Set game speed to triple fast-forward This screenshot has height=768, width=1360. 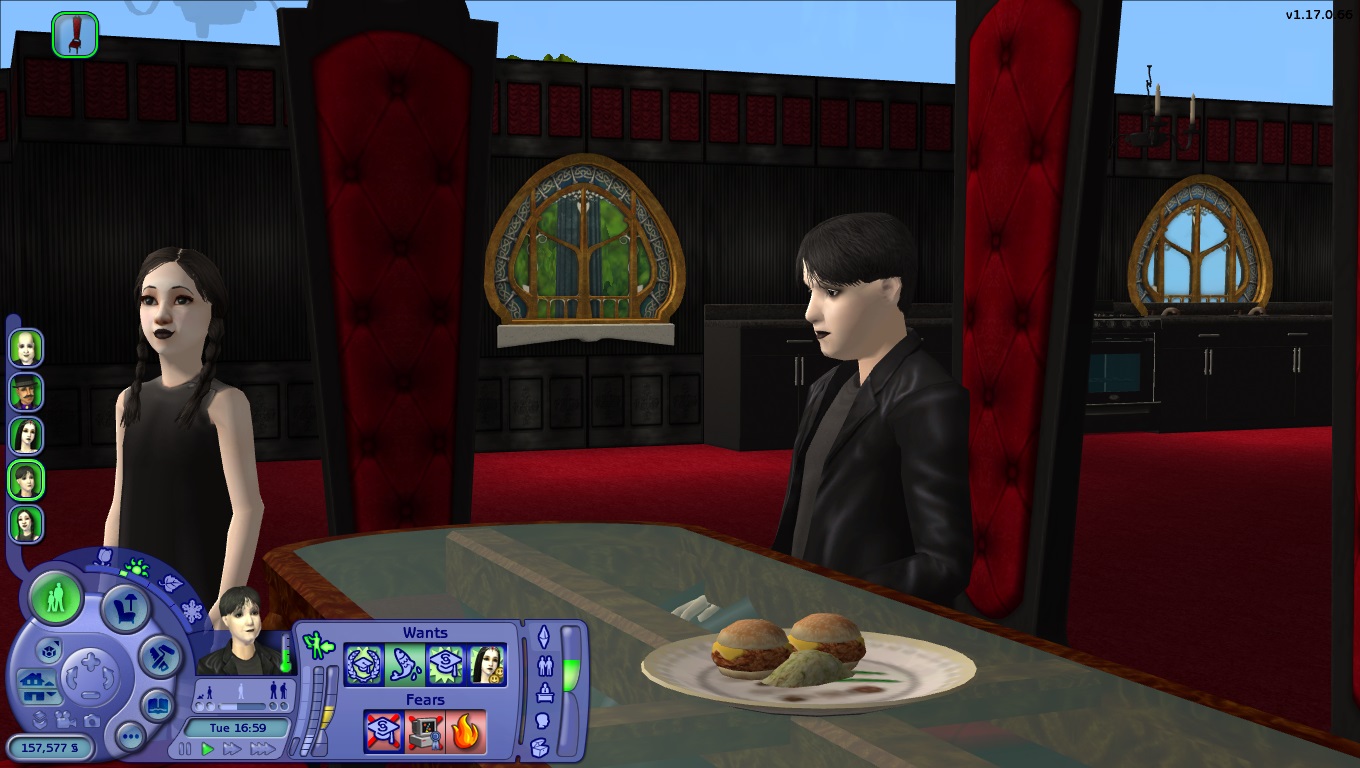tap(263, 749)
